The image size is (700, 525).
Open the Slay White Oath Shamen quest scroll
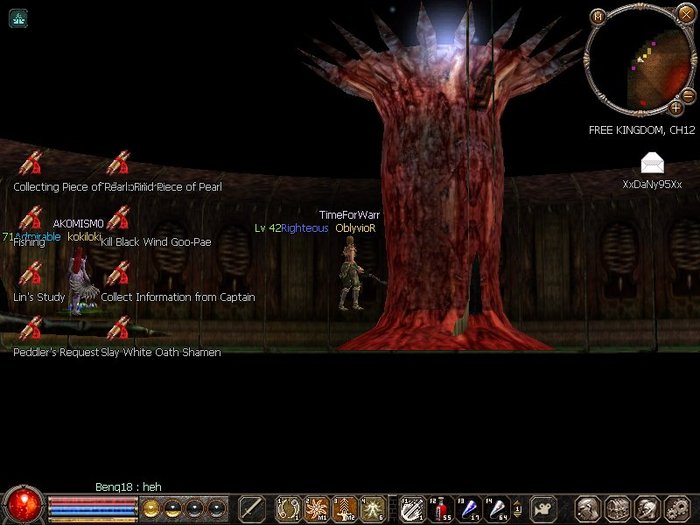118,329
